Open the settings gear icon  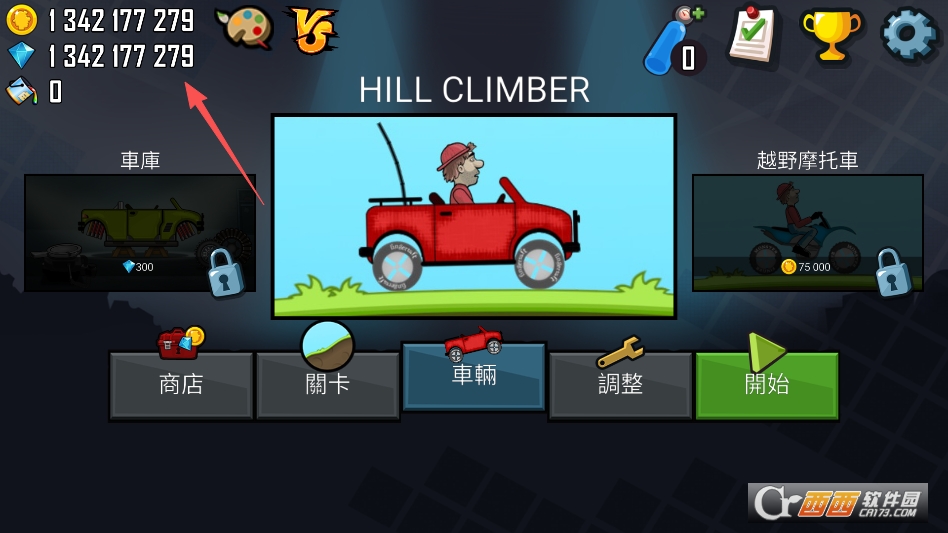coord(908,35)
